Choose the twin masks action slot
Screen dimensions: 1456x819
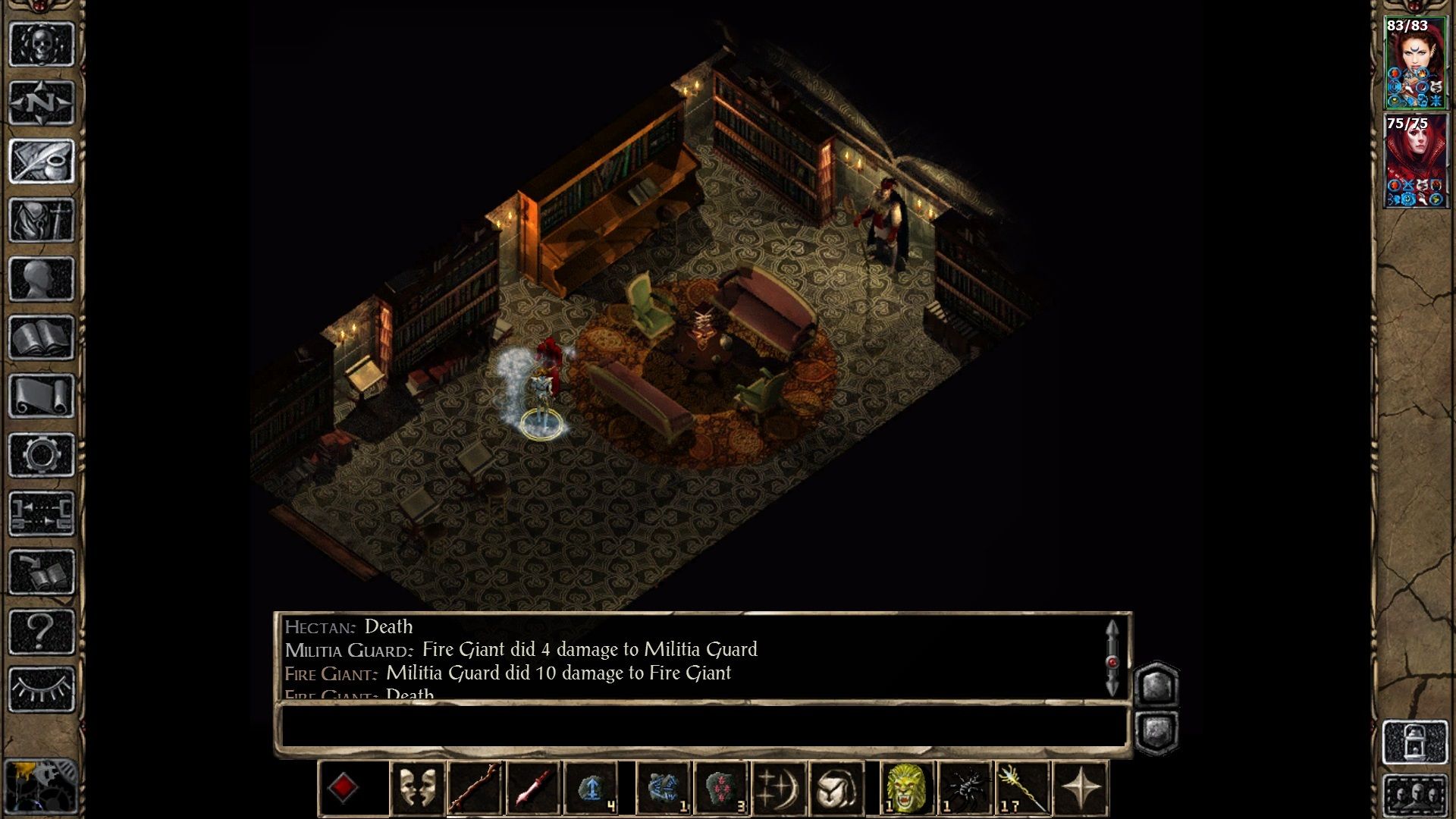tap(417, 789)
